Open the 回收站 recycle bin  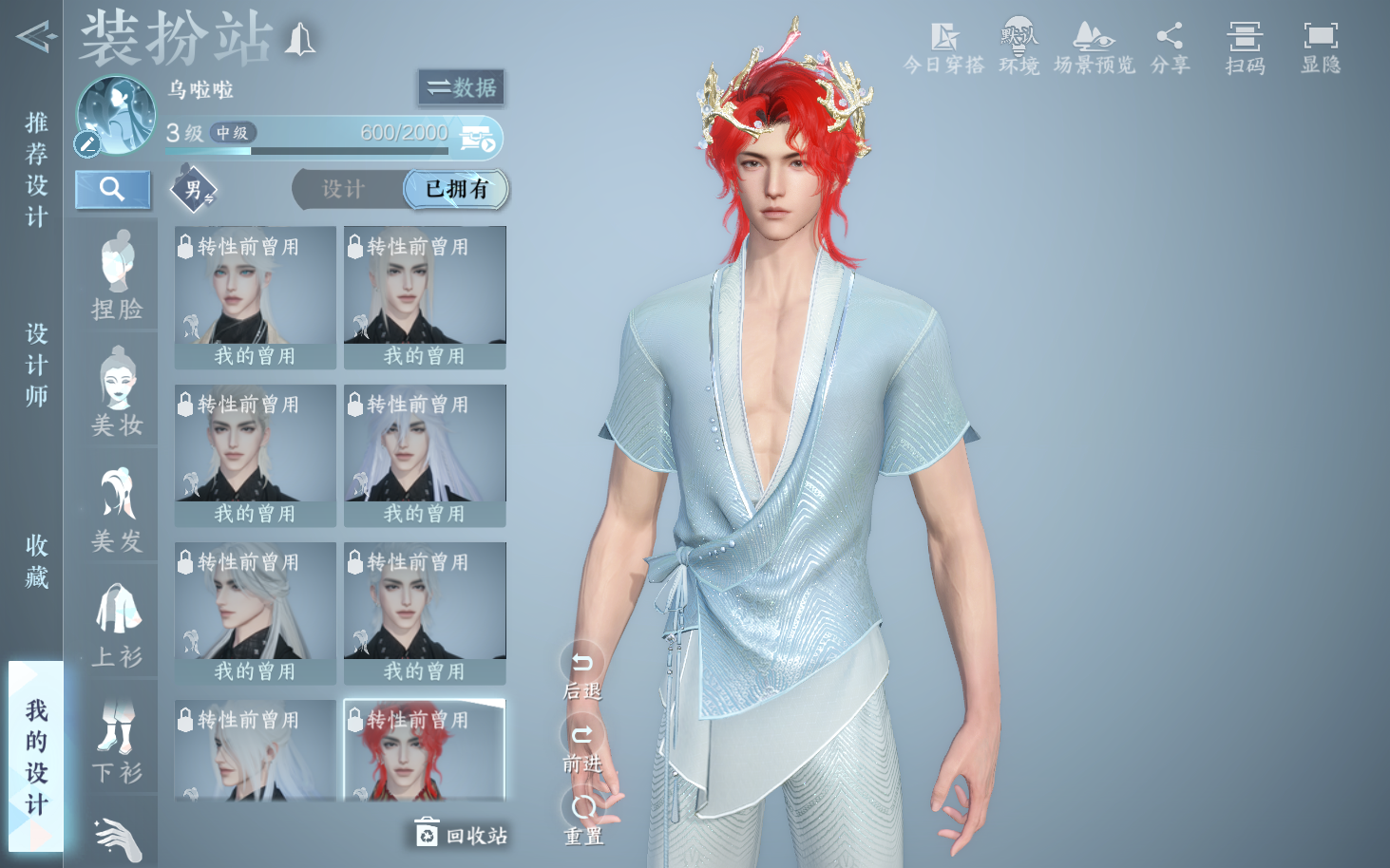point(462,834)
